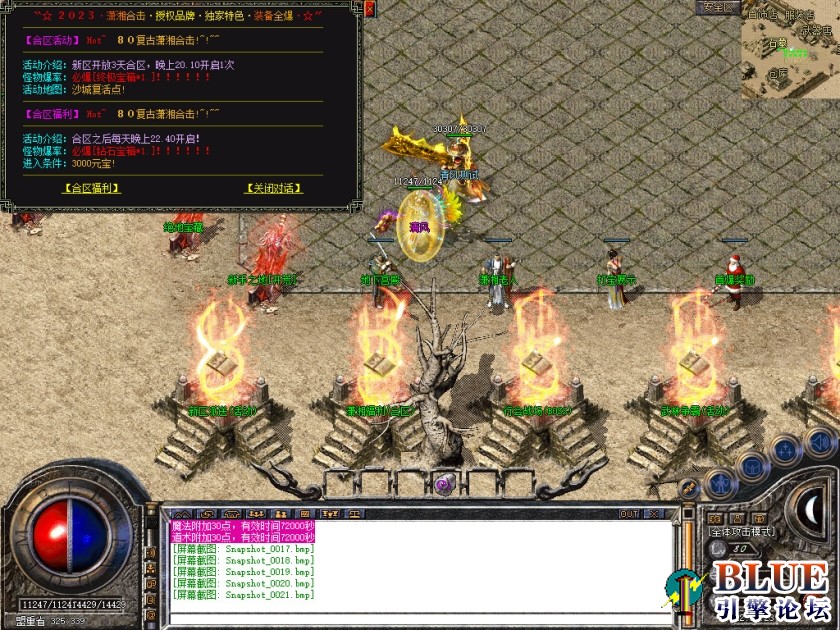Open the 合区福利 dialogue option
The height and width of the screenshot is (630, 840).
pyautogui.click(x=91, y=187)
